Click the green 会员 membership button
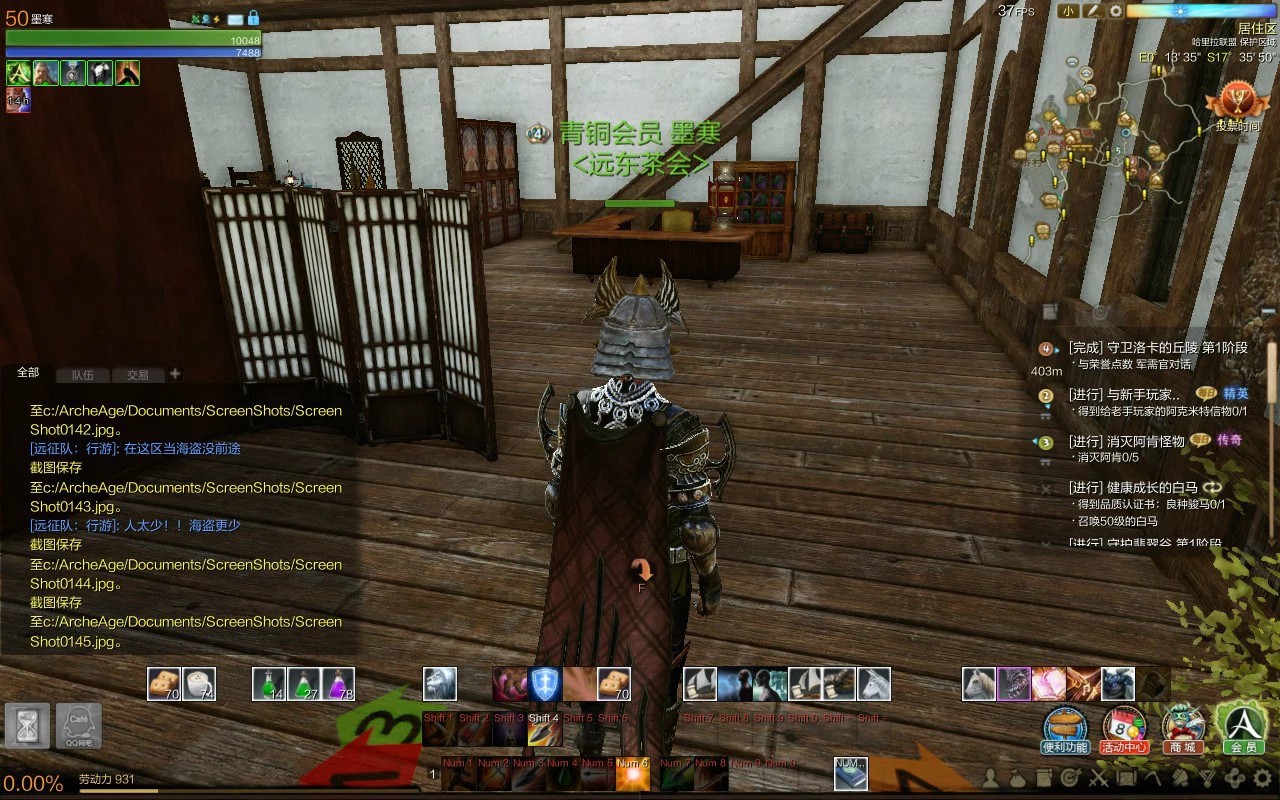1280x800 pixels. pos(1243,729)
